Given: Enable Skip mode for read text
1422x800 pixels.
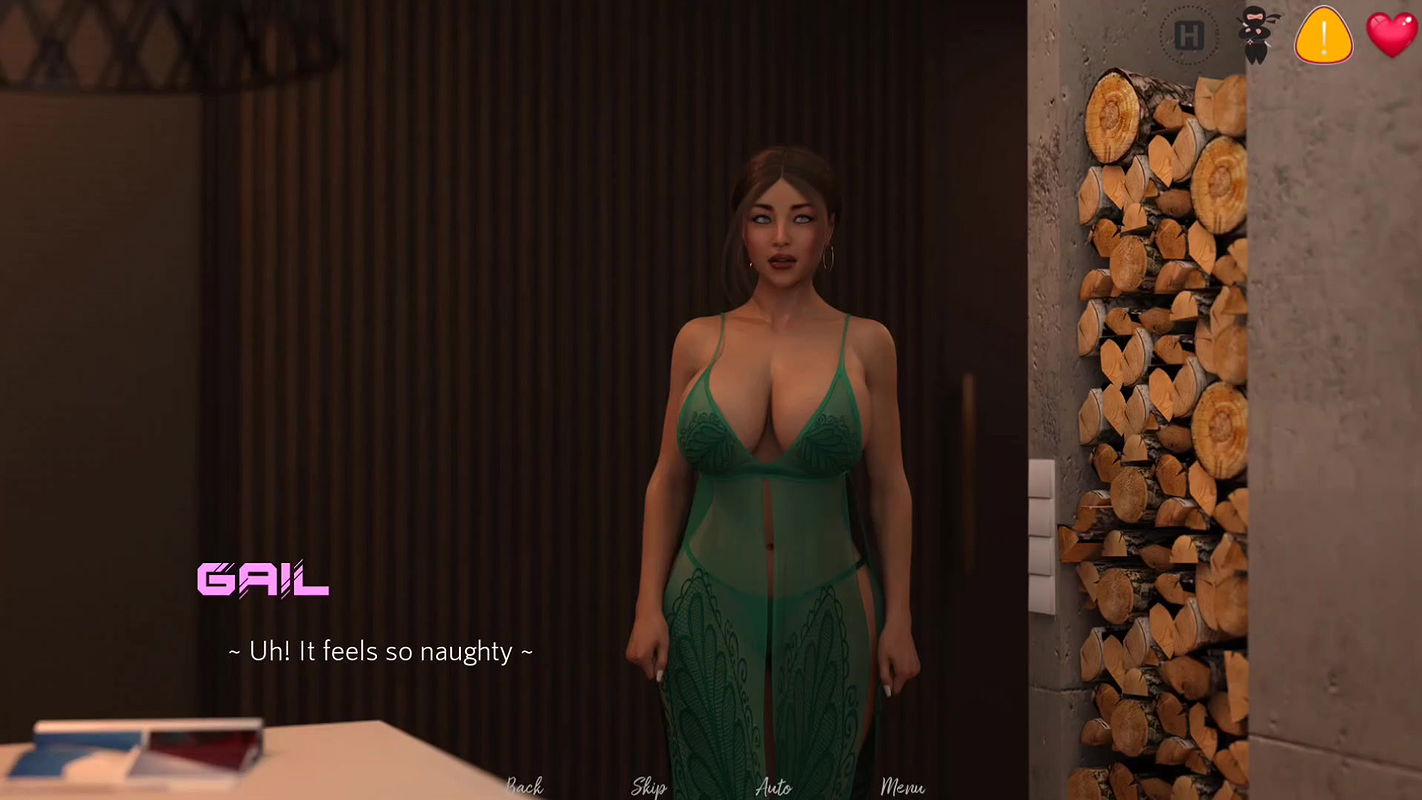Looking at the screenshot, I should (647, 788).
